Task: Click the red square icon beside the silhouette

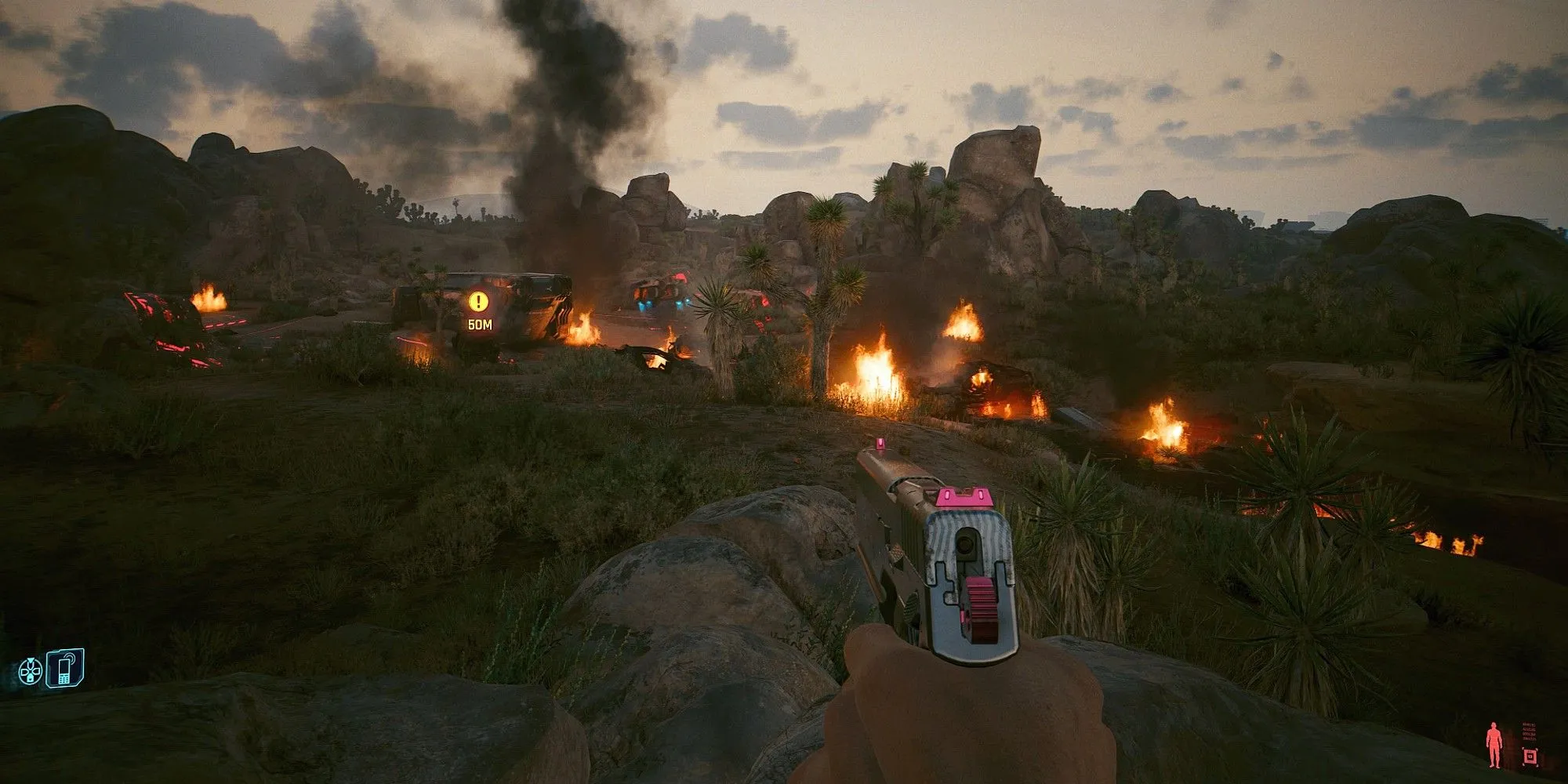Action: (x=1528, y=756)
